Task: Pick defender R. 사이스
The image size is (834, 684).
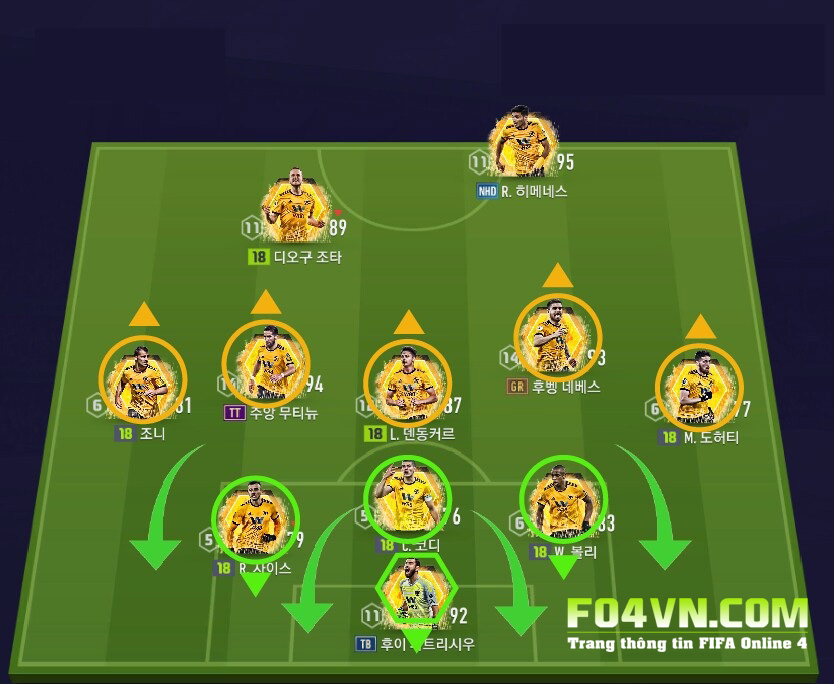Action: click(x=254, y=518)
